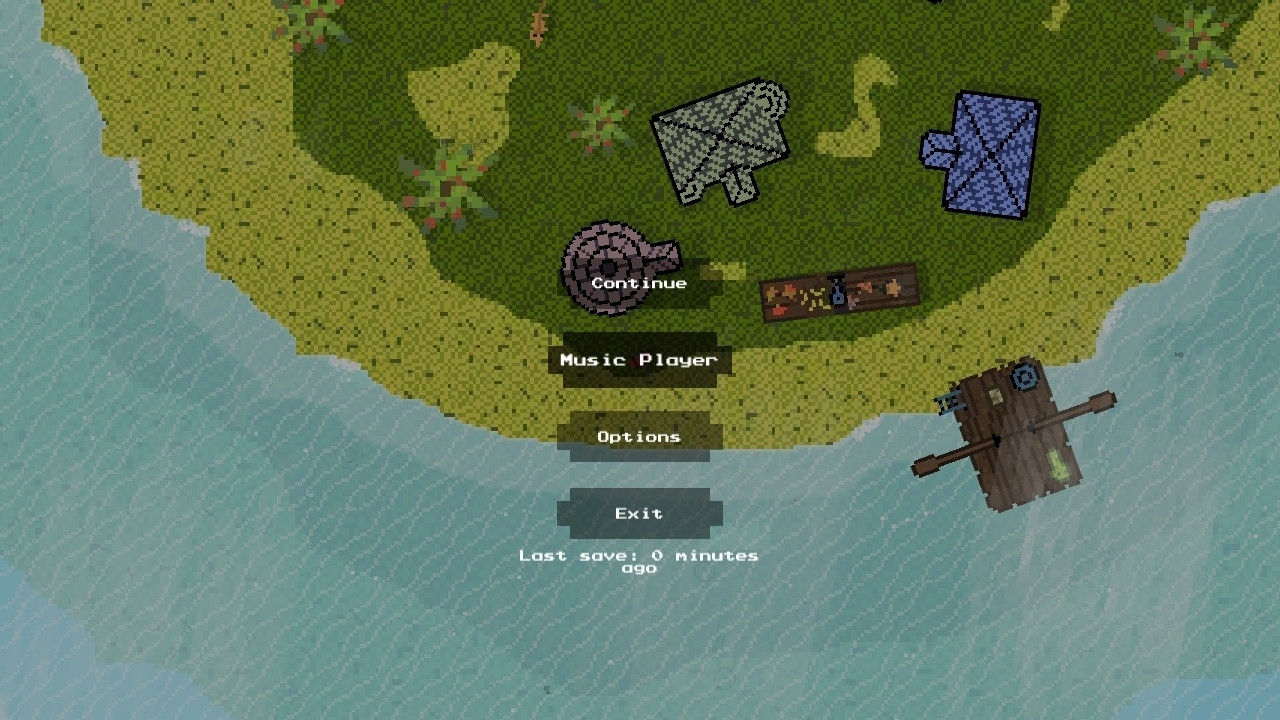
Task: Click the last save timestamp text
Action: [638, 560]
